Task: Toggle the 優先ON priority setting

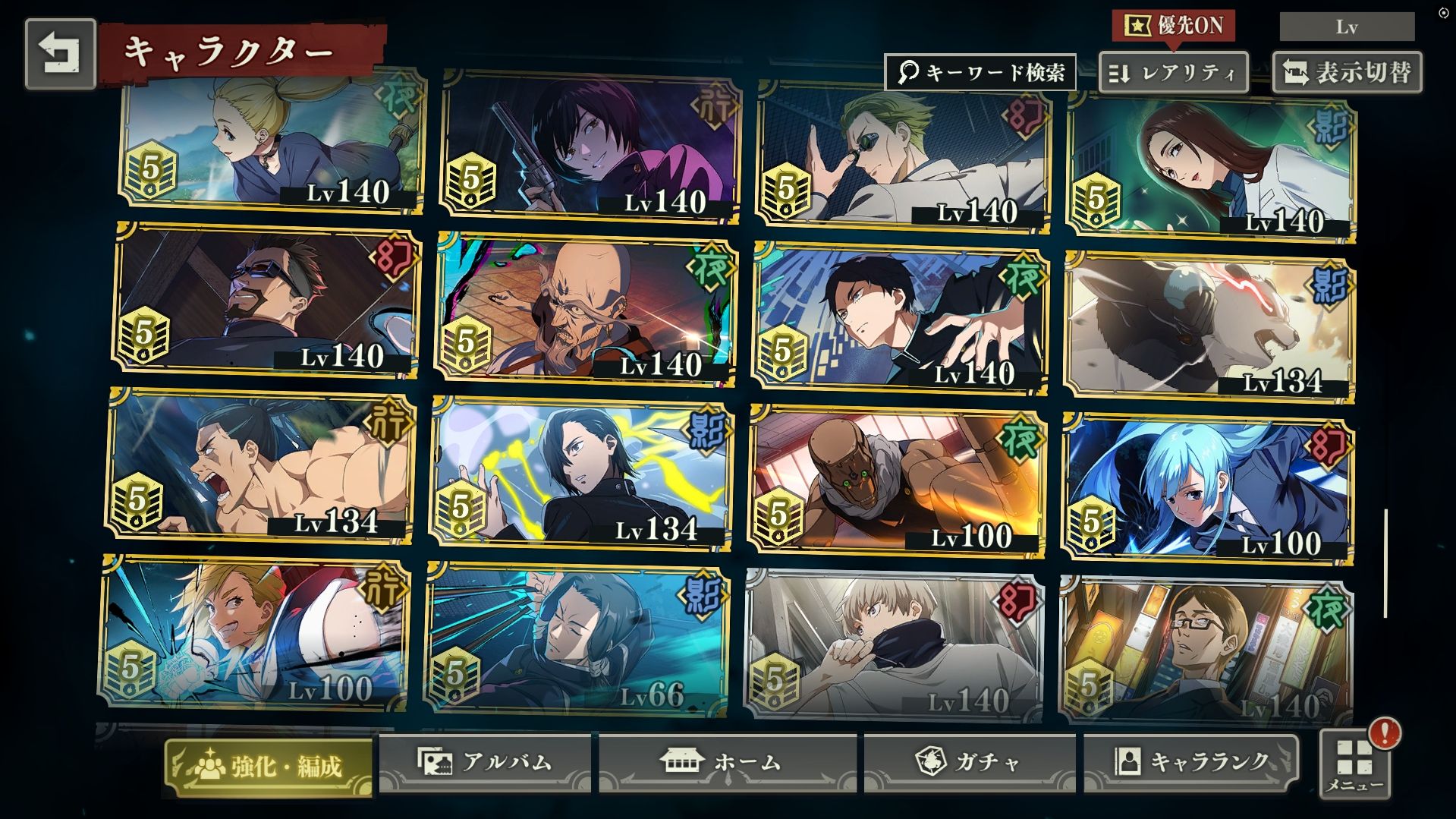Action: [x=1174, y=26]
